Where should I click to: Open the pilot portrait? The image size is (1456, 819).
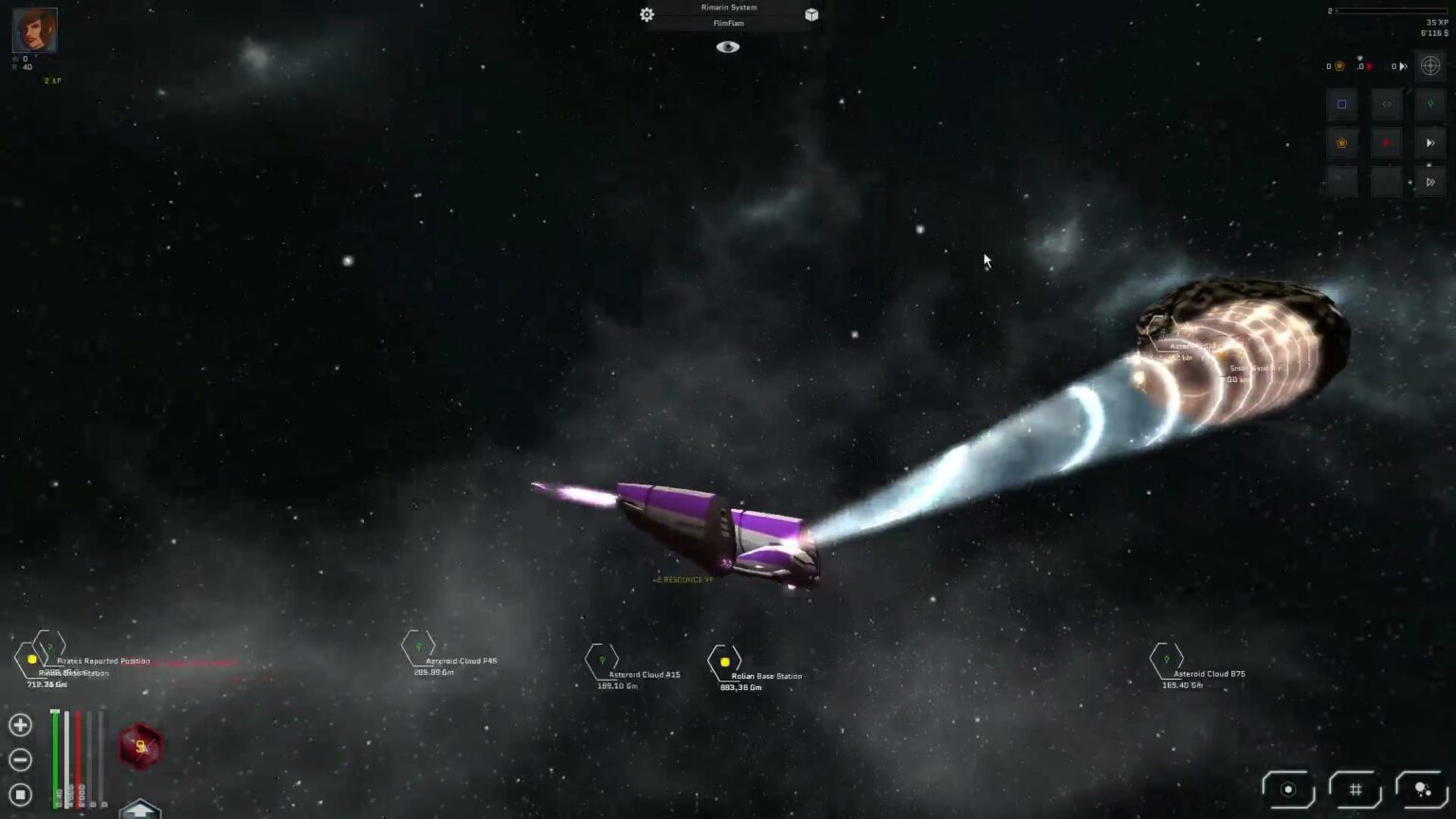pyautogui.click(x=34, y=30)
